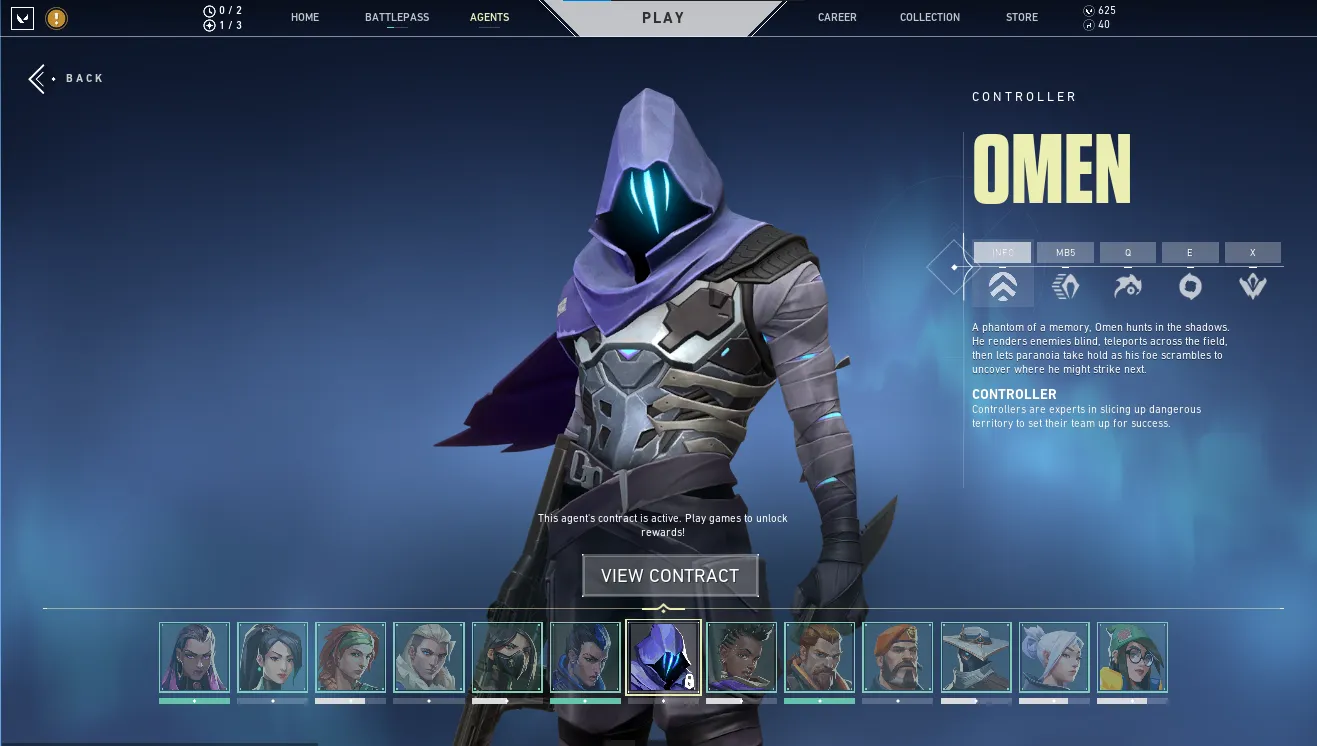Open the Home menu
Screen dimensions: 1317x746
(305, 17)
